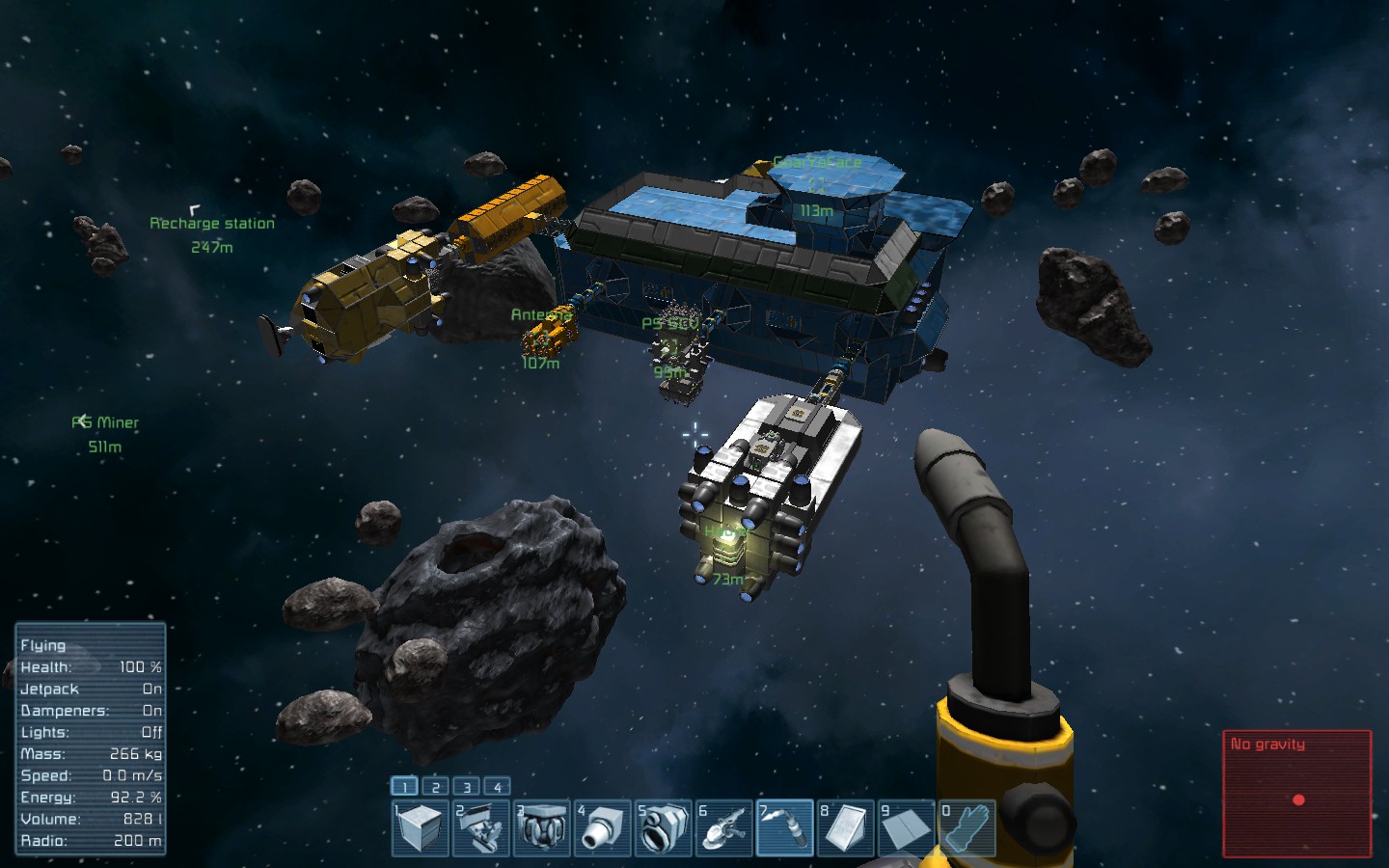Screen dimensions: 1389x868
Task: Select the cockpit block in slot 2
Action: click(480, 828)
